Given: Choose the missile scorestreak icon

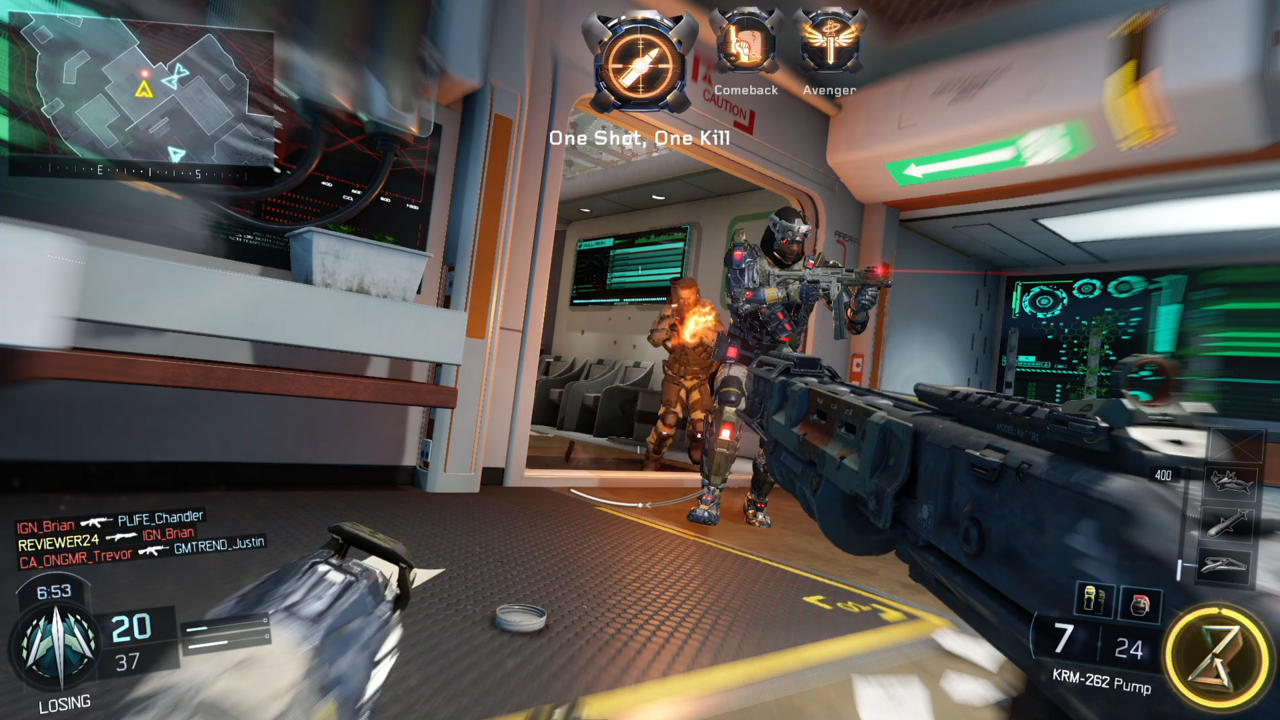Looking at the screenshot, I should 1228,524.
